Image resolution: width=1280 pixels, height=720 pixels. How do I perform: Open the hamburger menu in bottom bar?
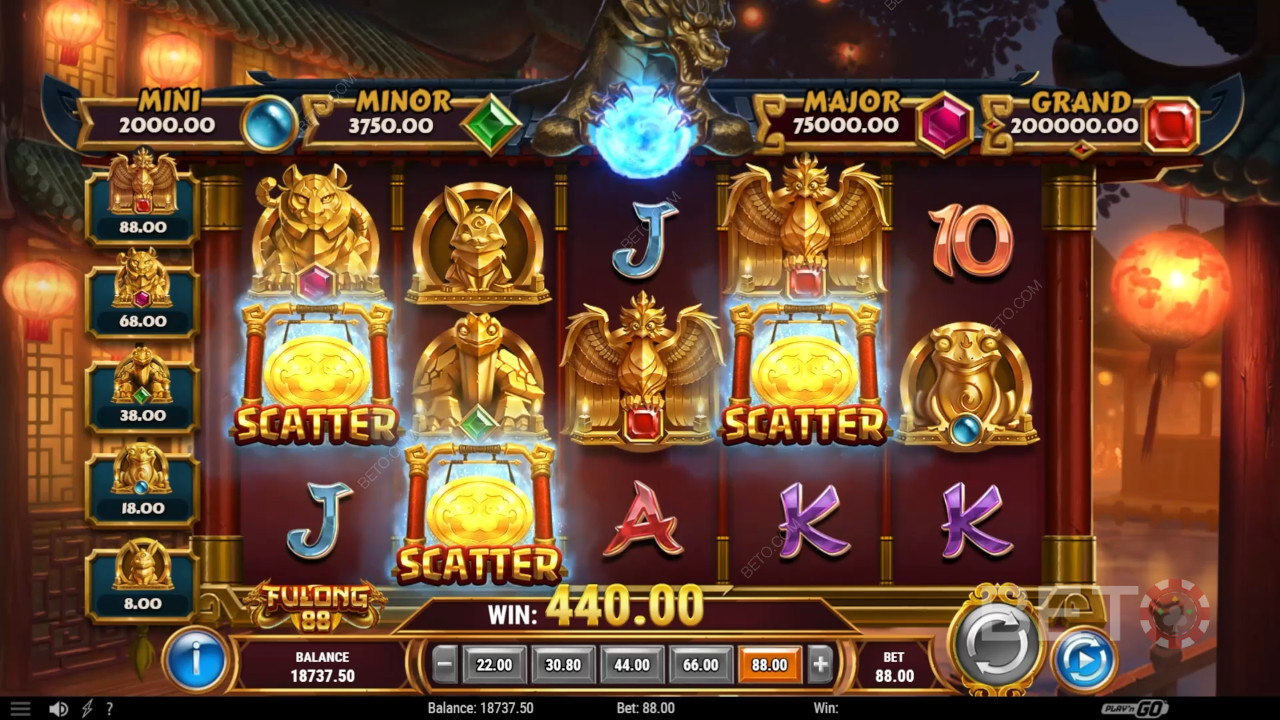pos(20,708)
